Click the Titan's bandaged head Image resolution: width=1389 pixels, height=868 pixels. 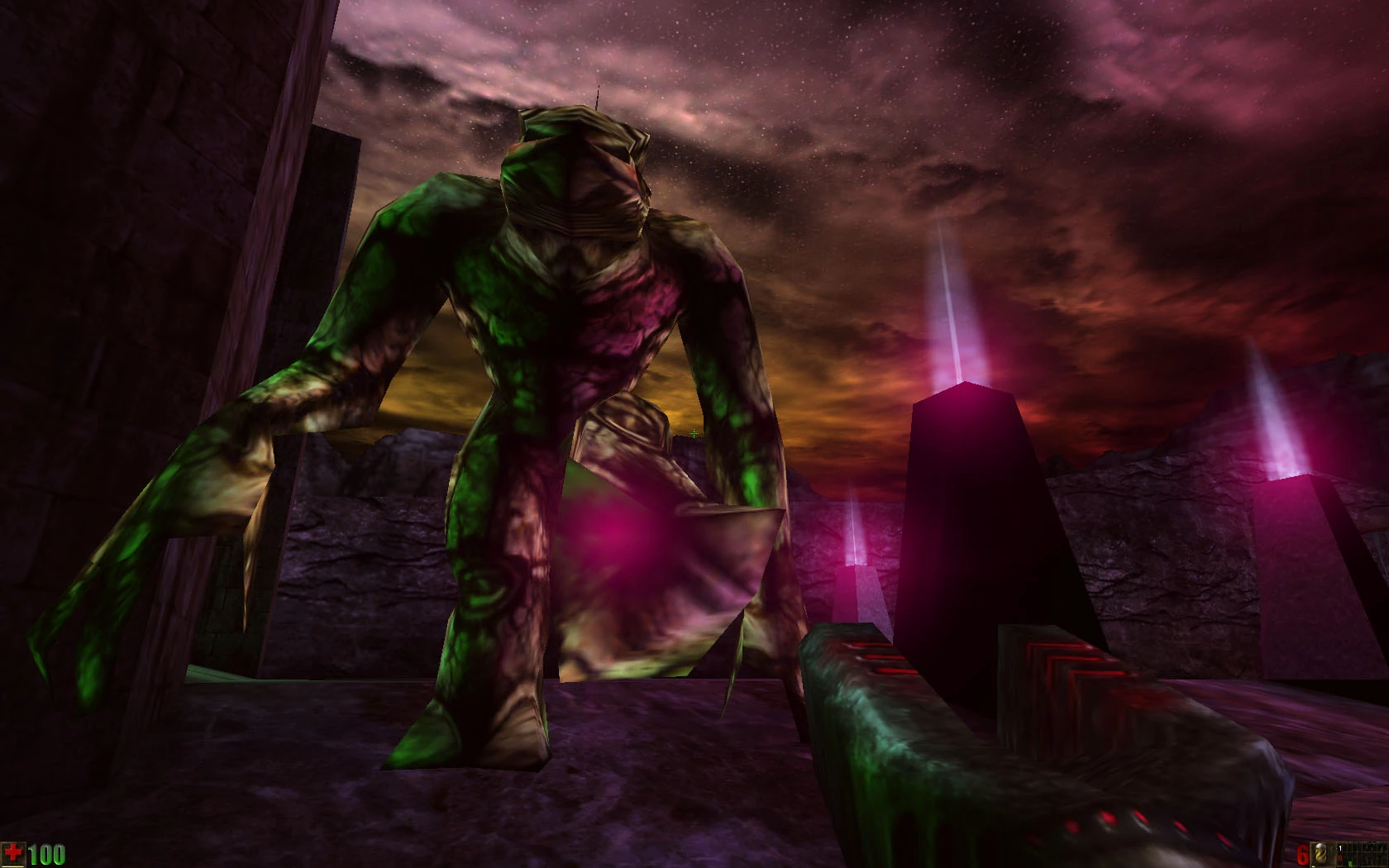coord(570,174)
